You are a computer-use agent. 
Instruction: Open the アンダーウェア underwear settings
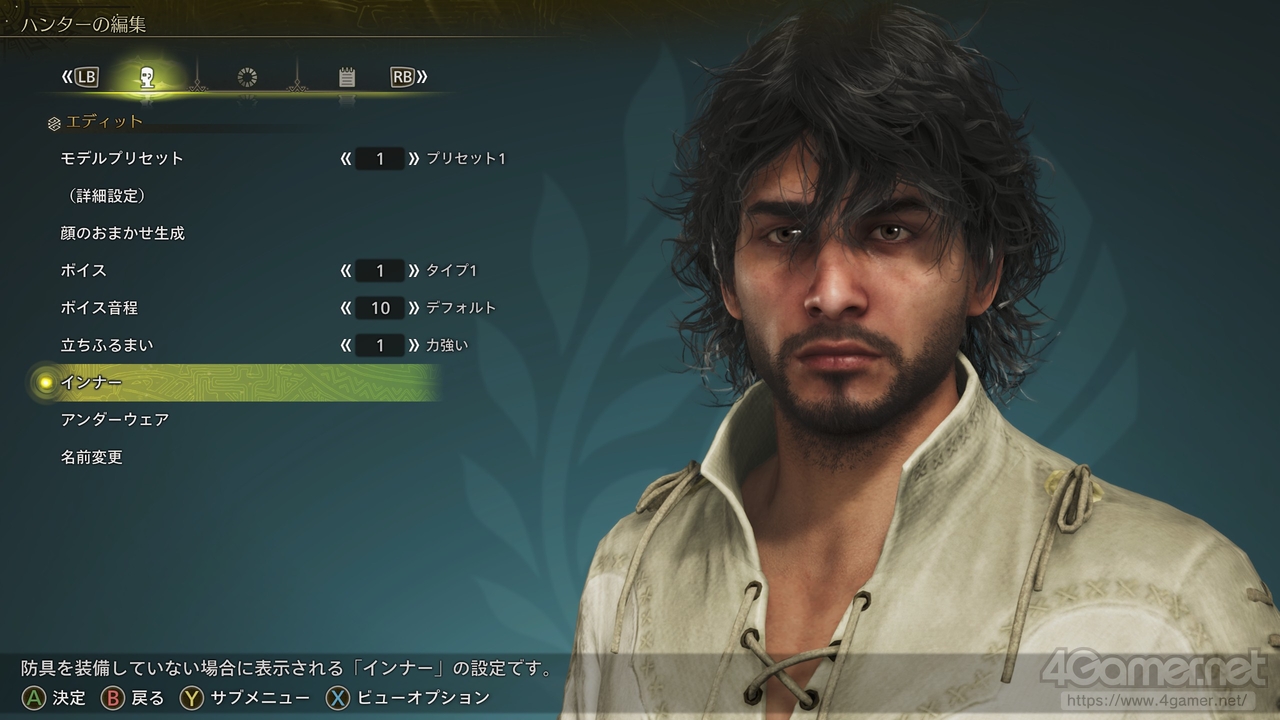point(115,420)
